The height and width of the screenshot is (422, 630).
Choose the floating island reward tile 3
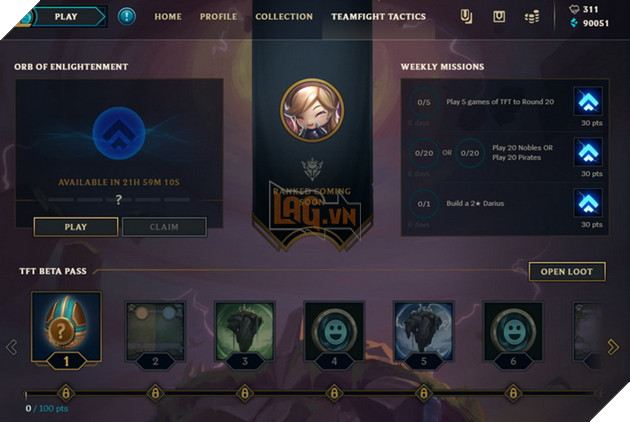pyautogui.click(x=244, y=332)
